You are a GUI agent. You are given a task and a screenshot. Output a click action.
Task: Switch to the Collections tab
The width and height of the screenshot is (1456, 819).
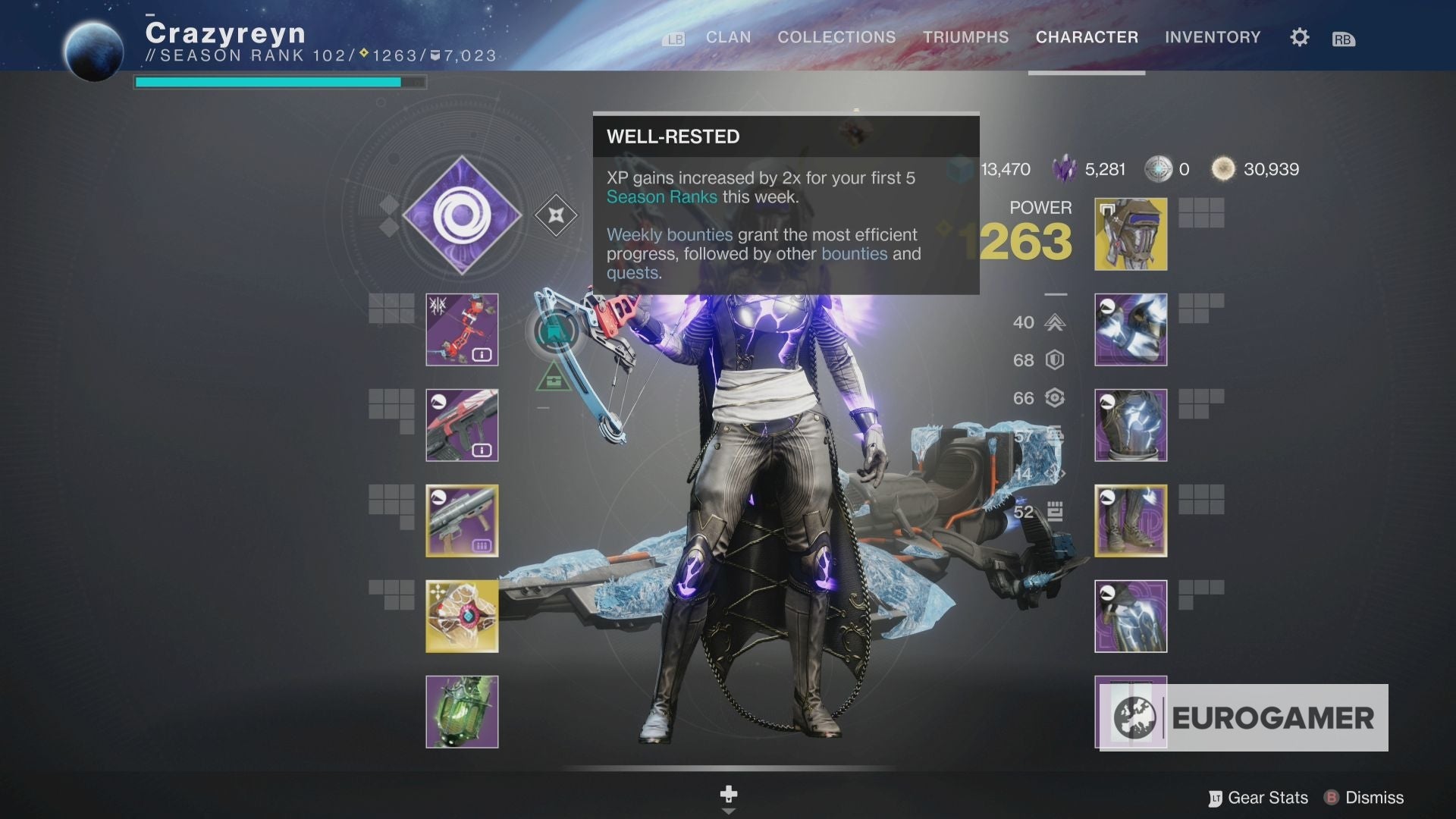point(836,37)
